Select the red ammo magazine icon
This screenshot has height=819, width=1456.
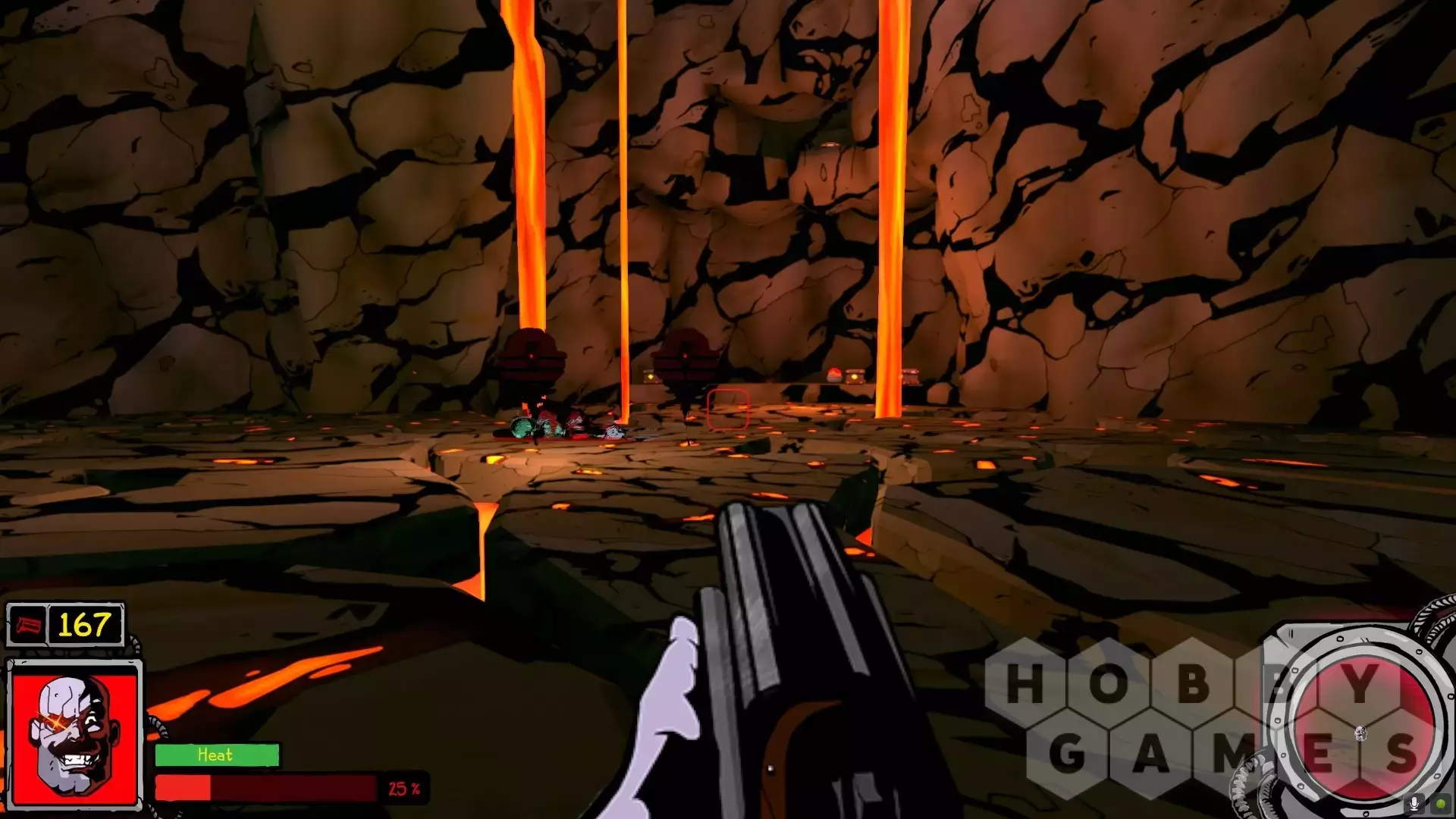(x=28, y=626)
